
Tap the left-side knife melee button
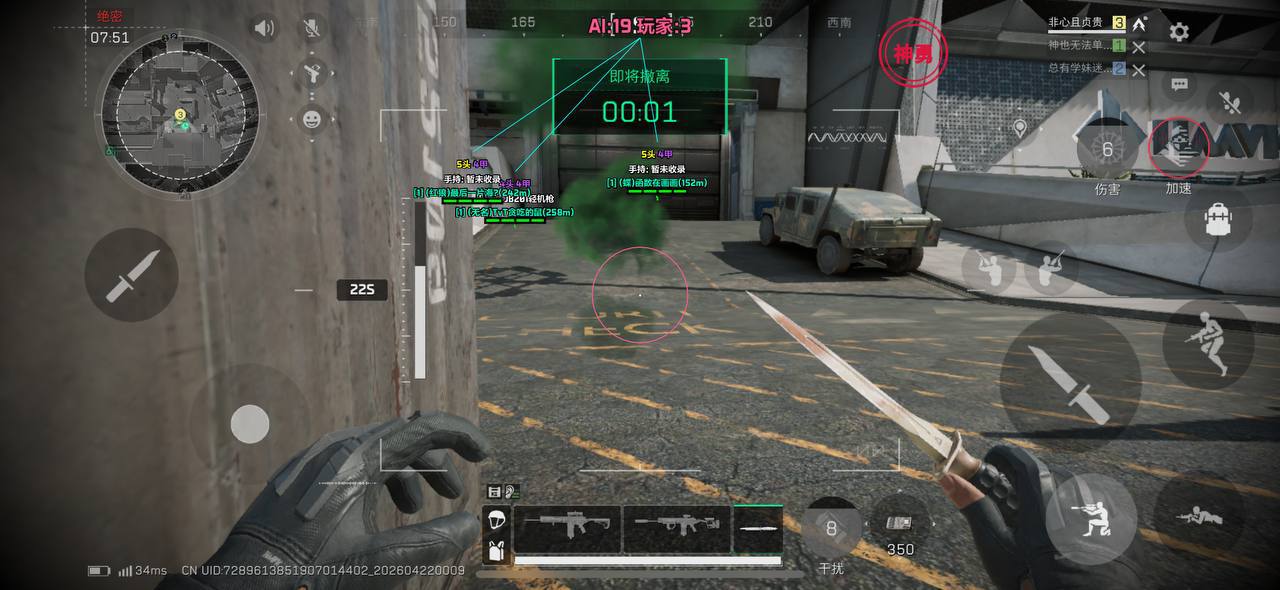pyautogui.click(x=131, y=275)
